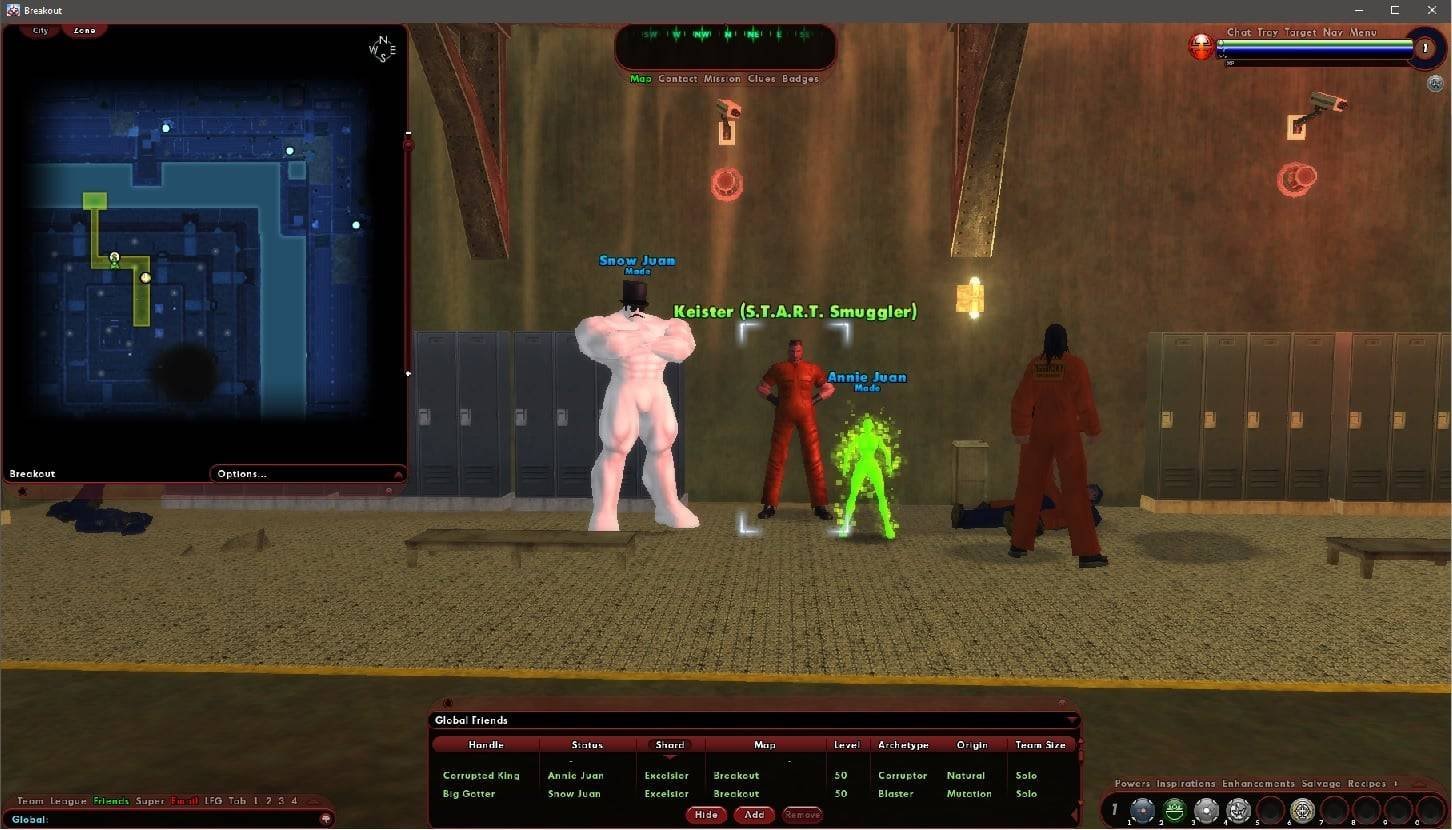Click the Hide button in Global Friends
The image size is (1452, 830).
tap(706, 815)
